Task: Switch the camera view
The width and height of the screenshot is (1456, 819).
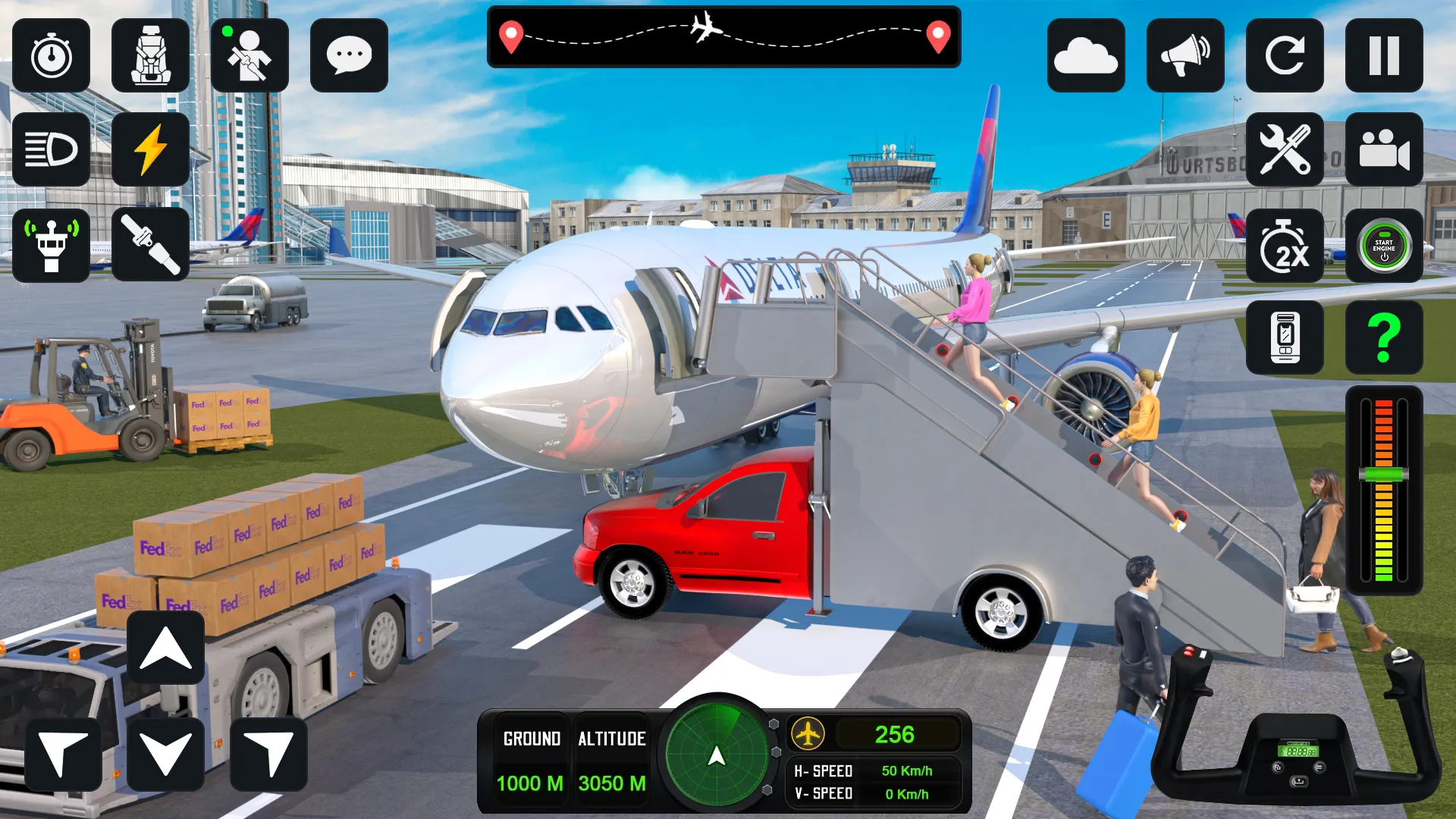Action: (1384, 149)
